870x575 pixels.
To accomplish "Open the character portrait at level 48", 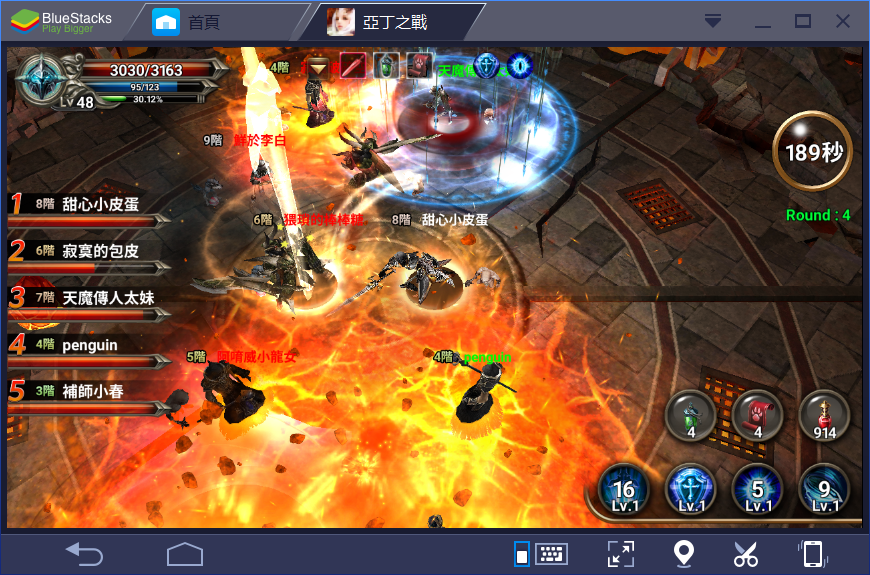I will coord(45,78).
